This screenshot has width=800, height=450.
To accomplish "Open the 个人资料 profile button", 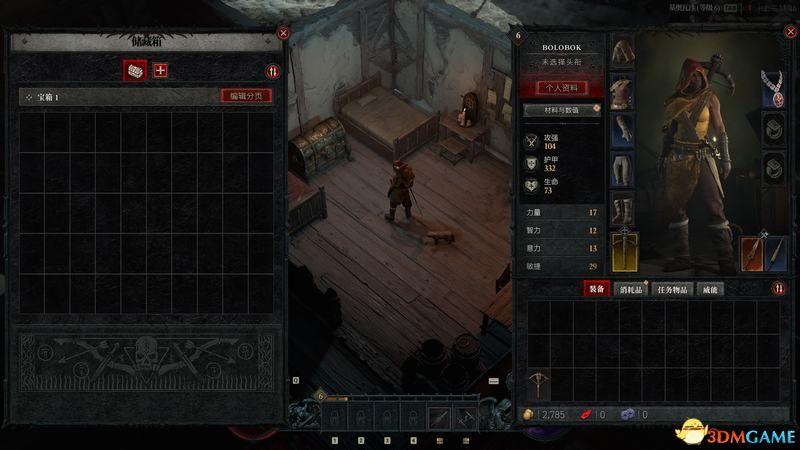I will click(x=561, y=87).
